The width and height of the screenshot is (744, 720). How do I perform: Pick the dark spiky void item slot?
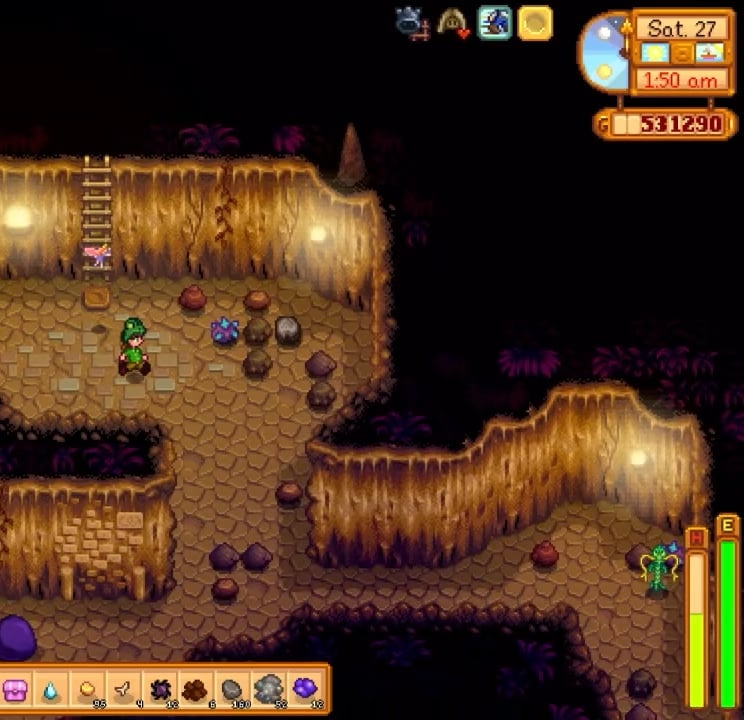160,689
